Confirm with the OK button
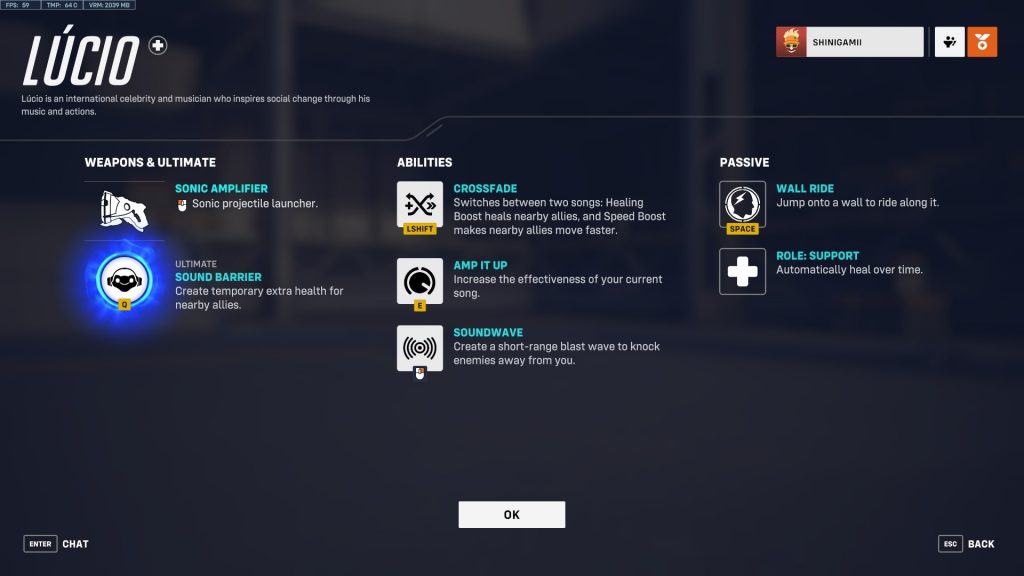The image size is (1024, 576). point(511,514)
